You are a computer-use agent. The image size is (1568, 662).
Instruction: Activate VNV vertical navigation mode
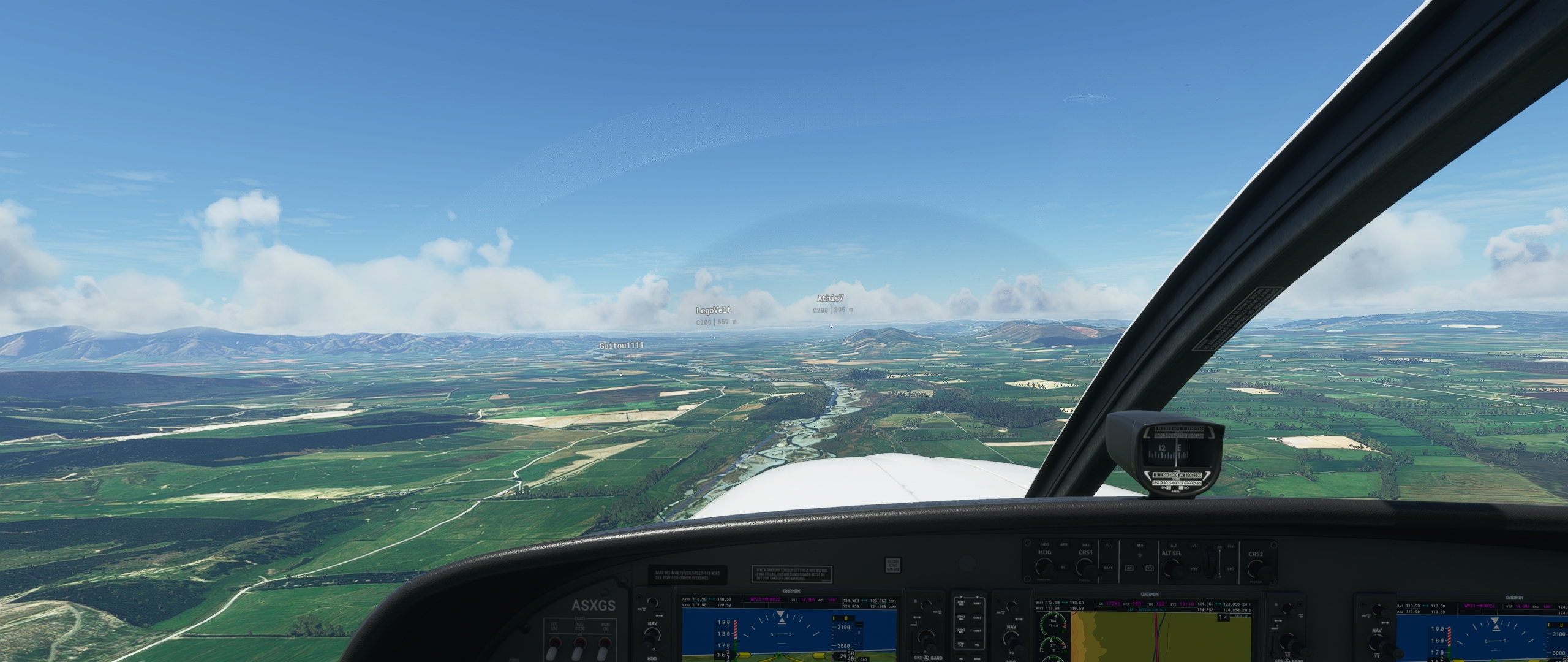pyautogui.click(x=1195, y=569)
